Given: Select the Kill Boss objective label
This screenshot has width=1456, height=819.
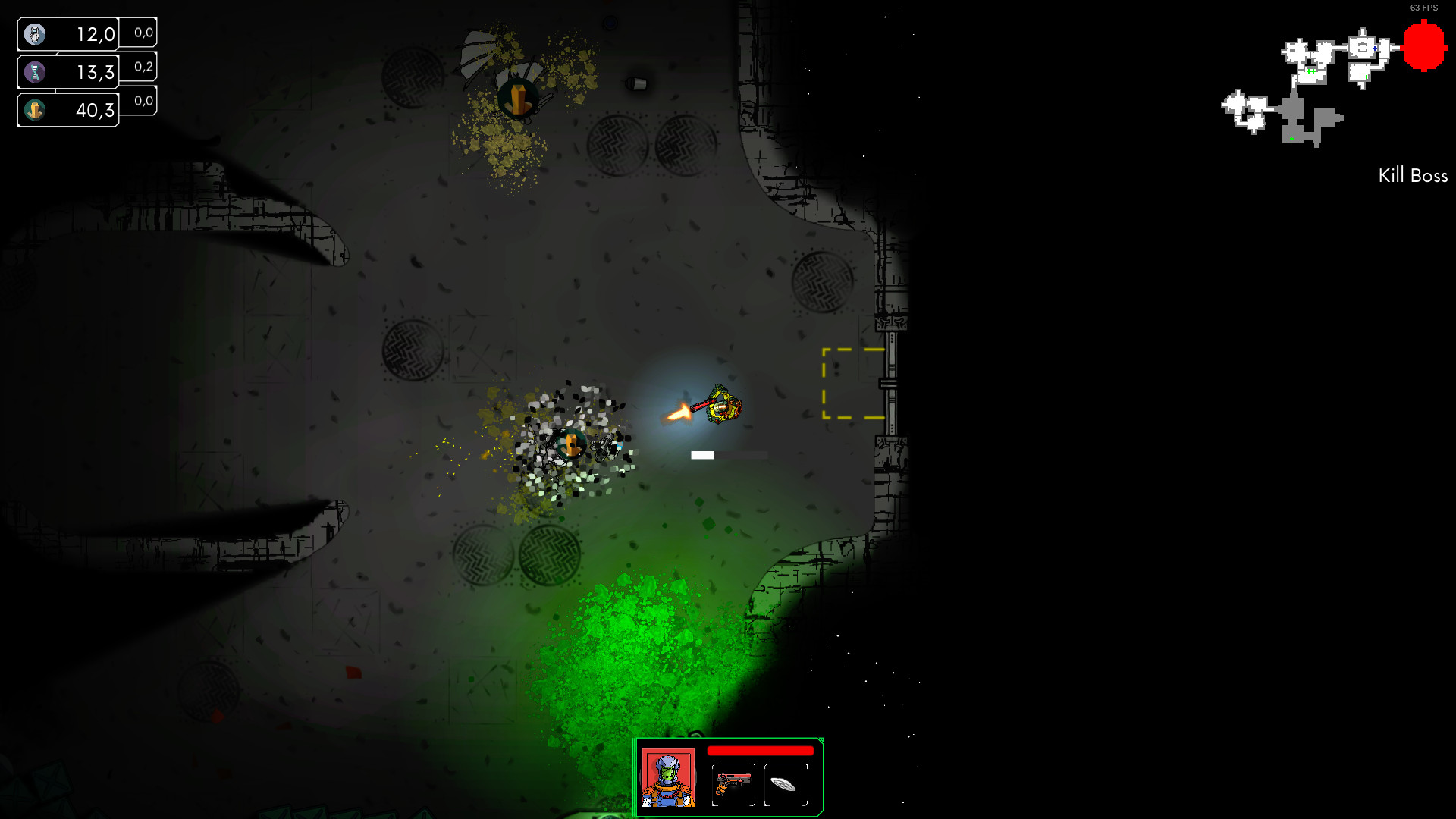Looking at the screenshot, I should (x=1413, y=175).
